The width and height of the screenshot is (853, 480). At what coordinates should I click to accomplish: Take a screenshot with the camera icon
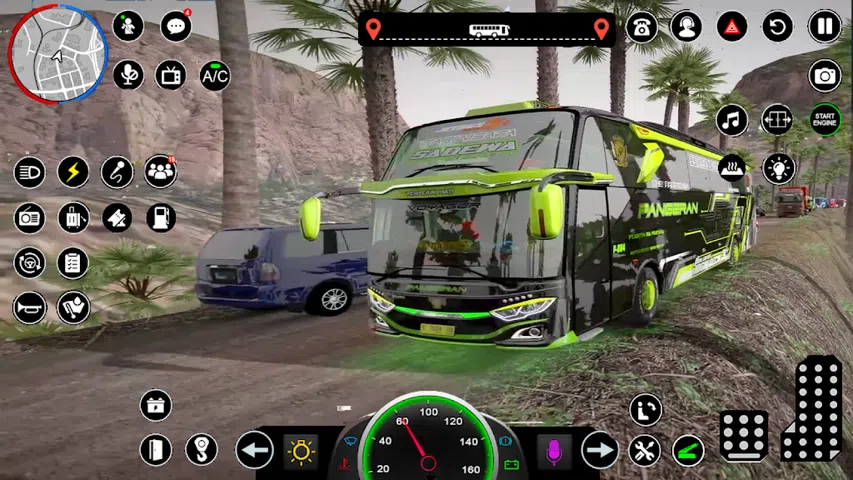825,75
